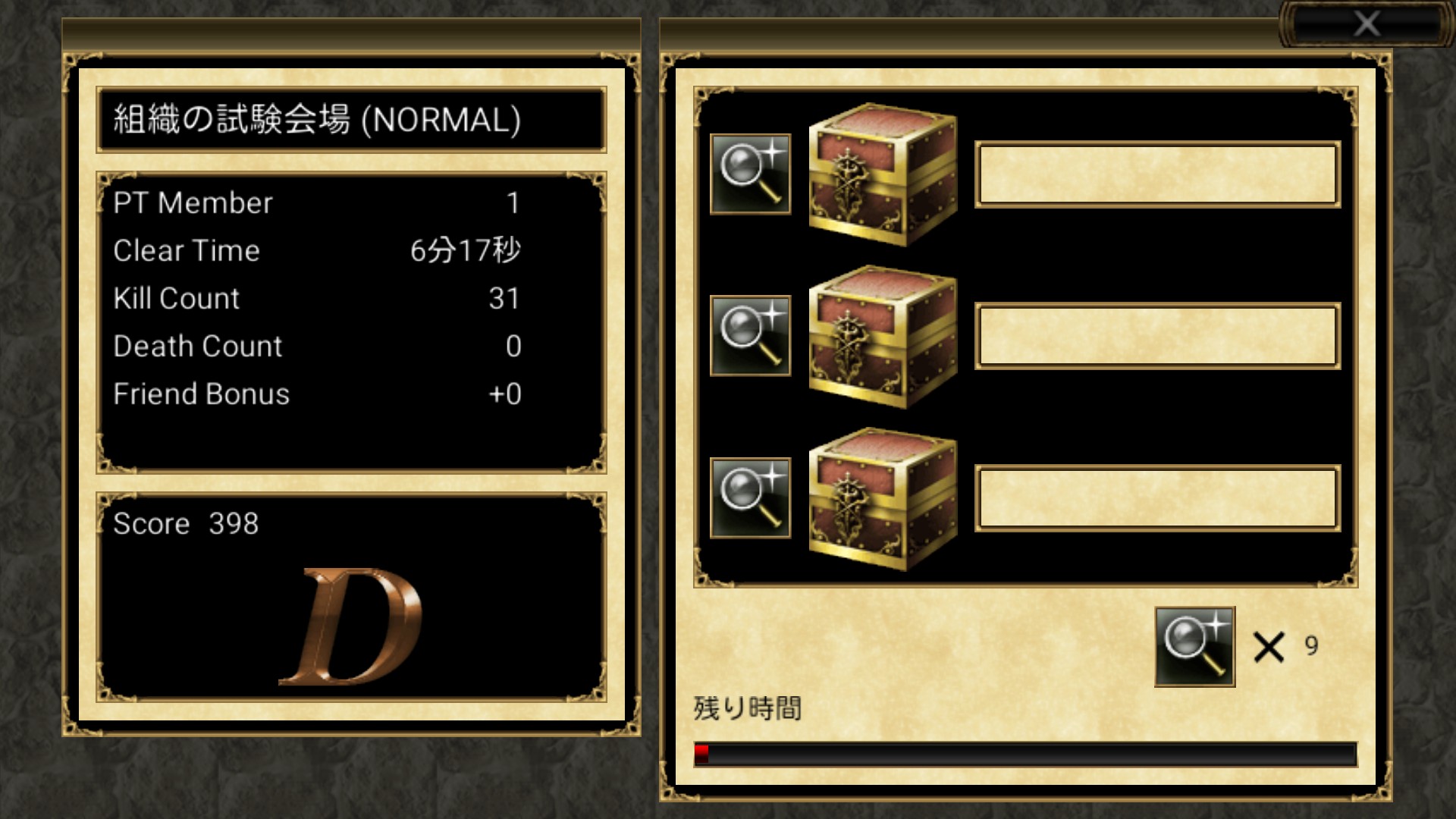Screen dimensions: 1456x819
Task: Click the magnifying glass item with count 9
Action: point(1194,647)
